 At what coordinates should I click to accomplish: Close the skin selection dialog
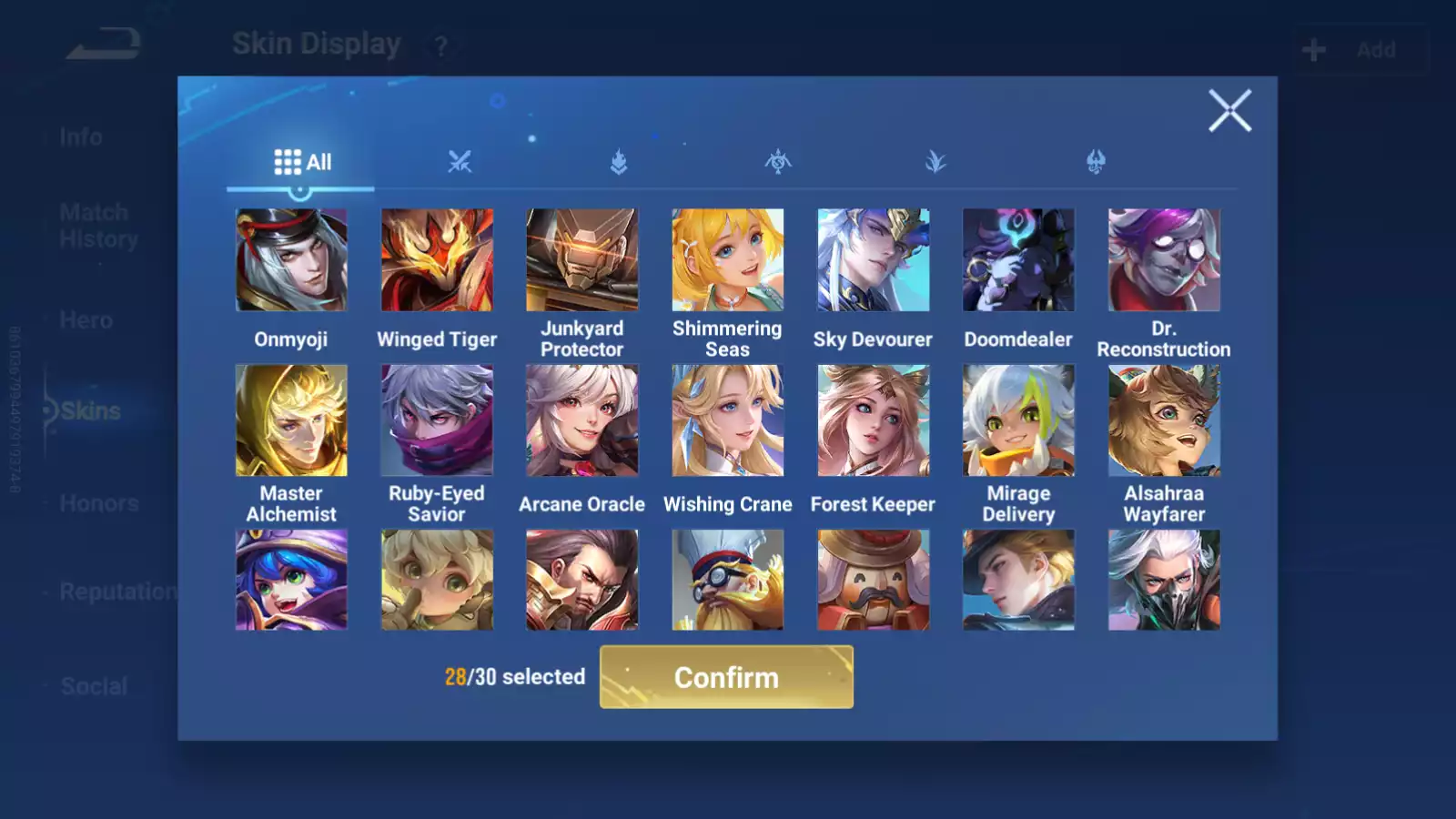(x=1229, y=111)
